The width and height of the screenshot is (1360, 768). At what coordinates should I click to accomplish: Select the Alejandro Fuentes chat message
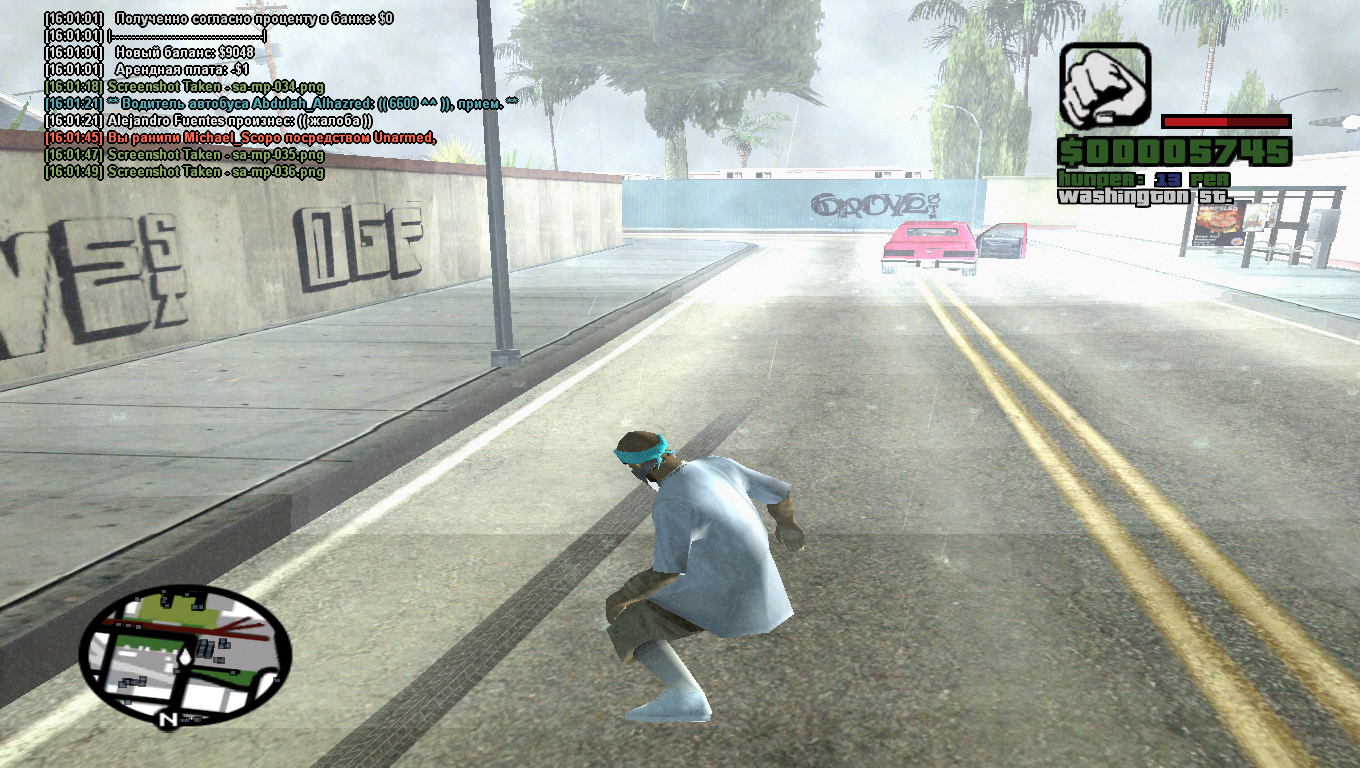tap(208, 120)
